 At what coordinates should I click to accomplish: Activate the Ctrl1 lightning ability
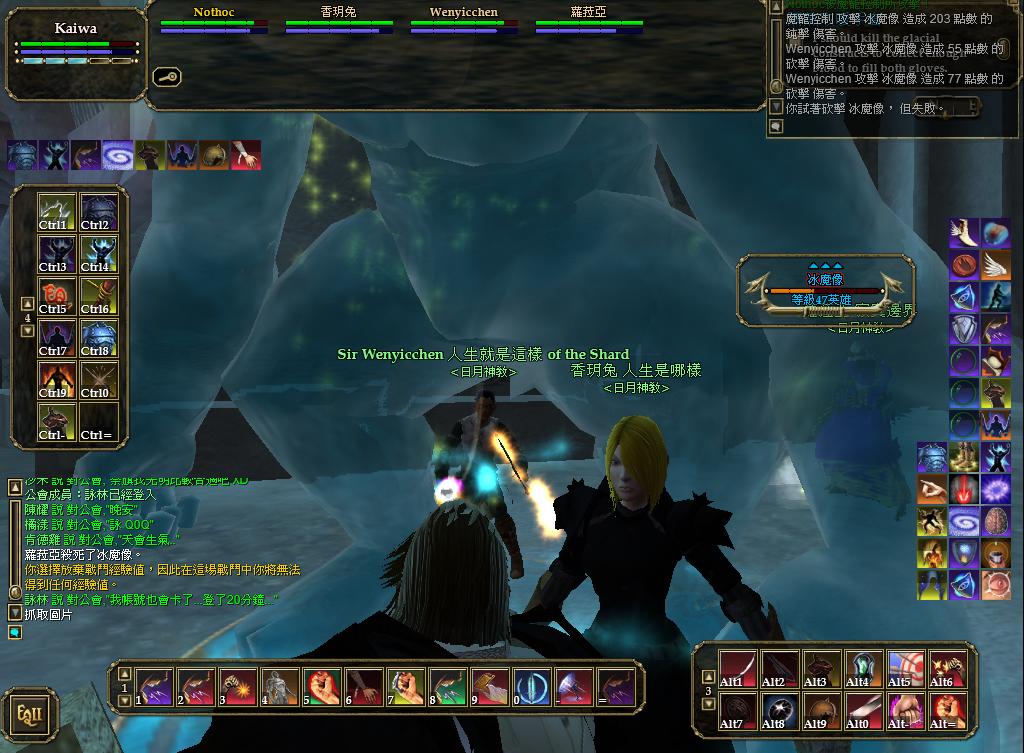56,212
